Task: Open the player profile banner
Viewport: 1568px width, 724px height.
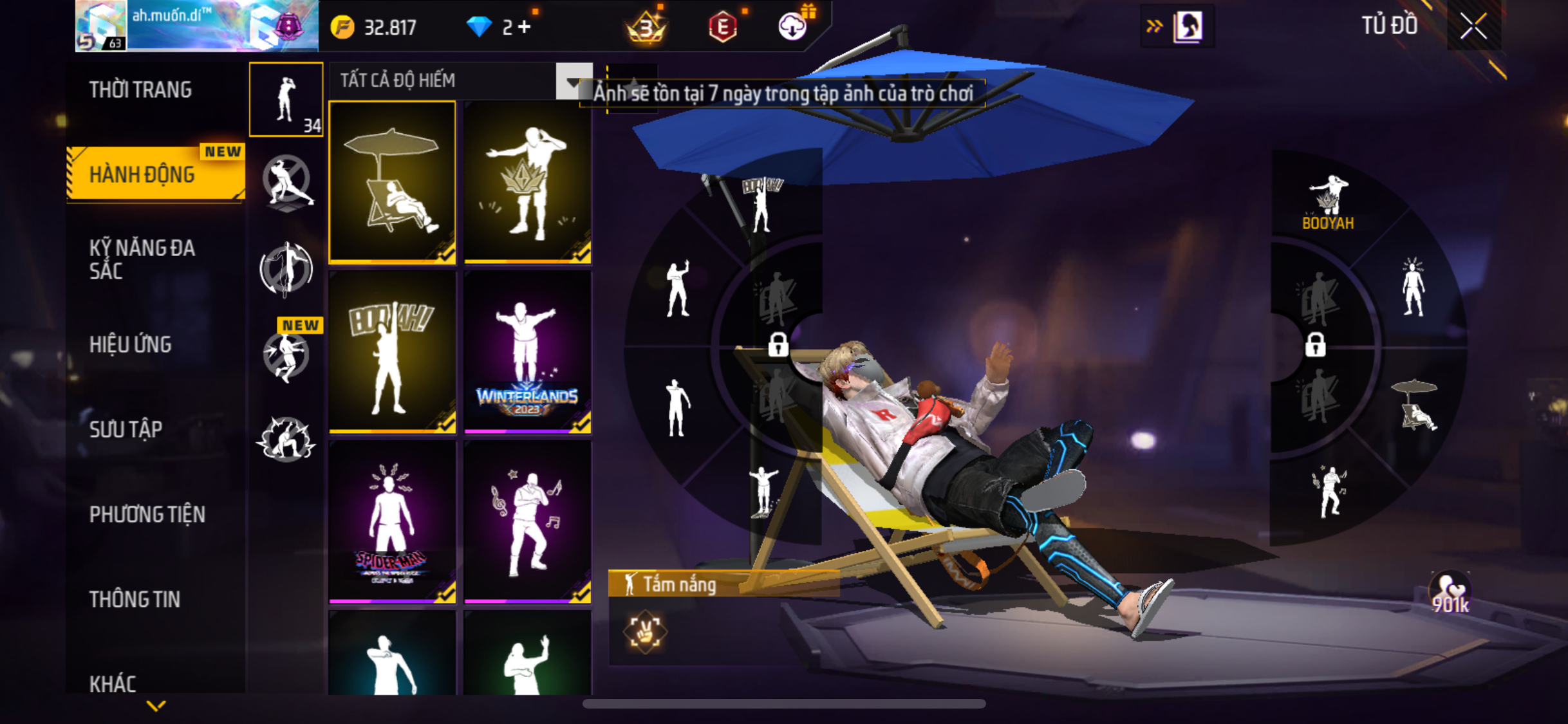Action: coord(196,26)
